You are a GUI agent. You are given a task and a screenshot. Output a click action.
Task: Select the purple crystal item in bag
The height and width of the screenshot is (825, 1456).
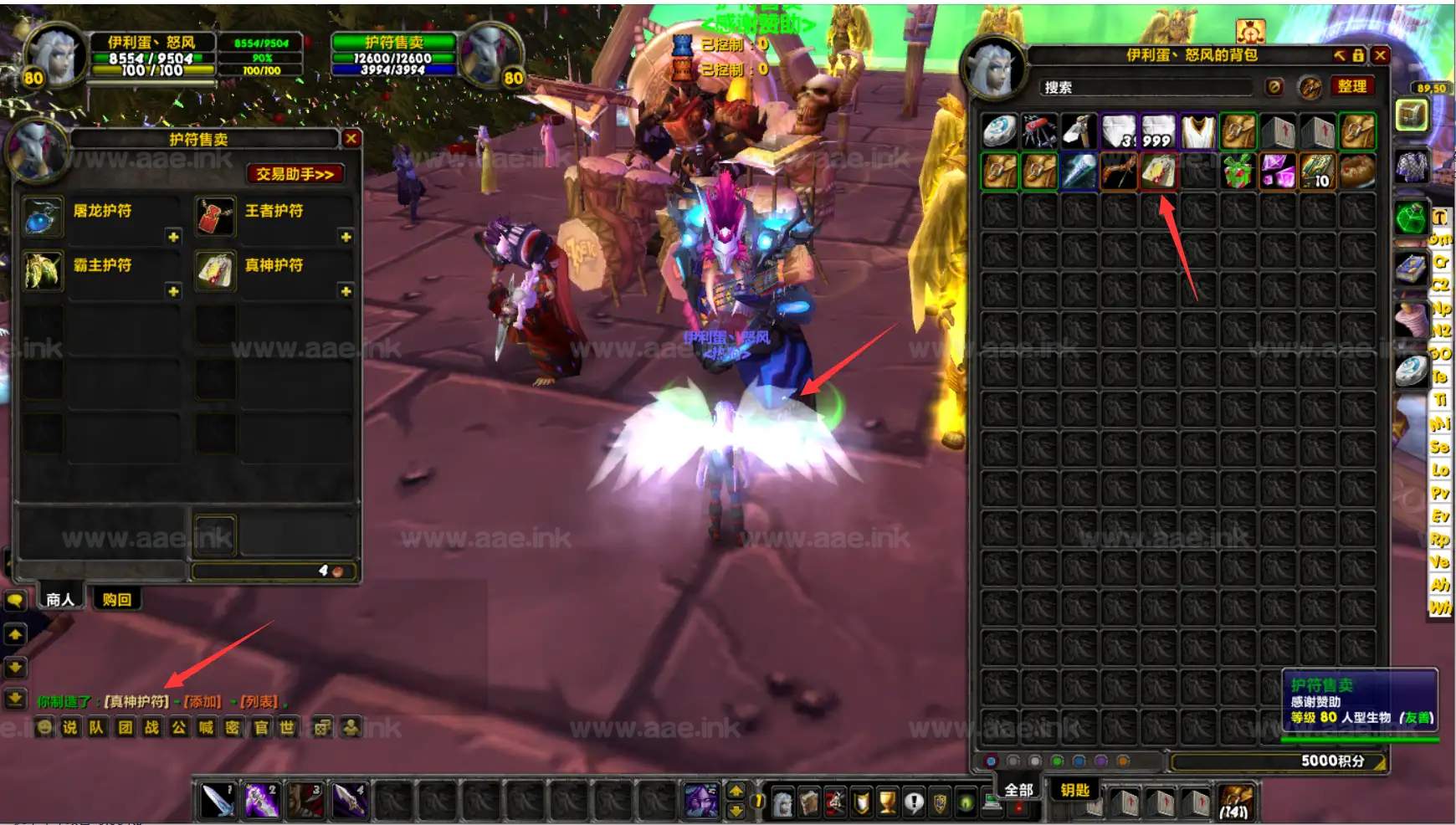click(x=1278, y=172)
